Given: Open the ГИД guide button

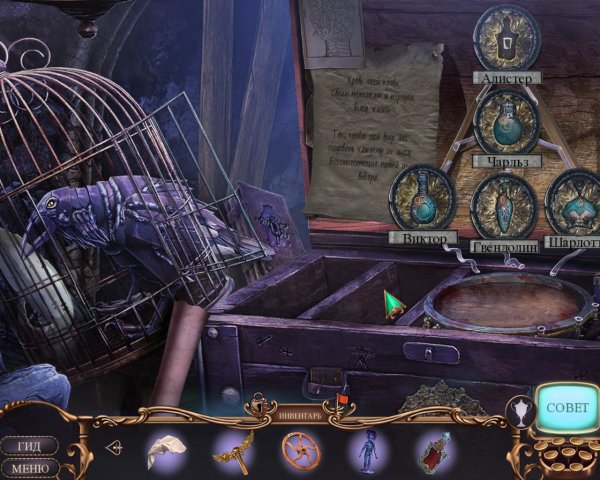Looking at the screenshot, I should click(27, 446).
